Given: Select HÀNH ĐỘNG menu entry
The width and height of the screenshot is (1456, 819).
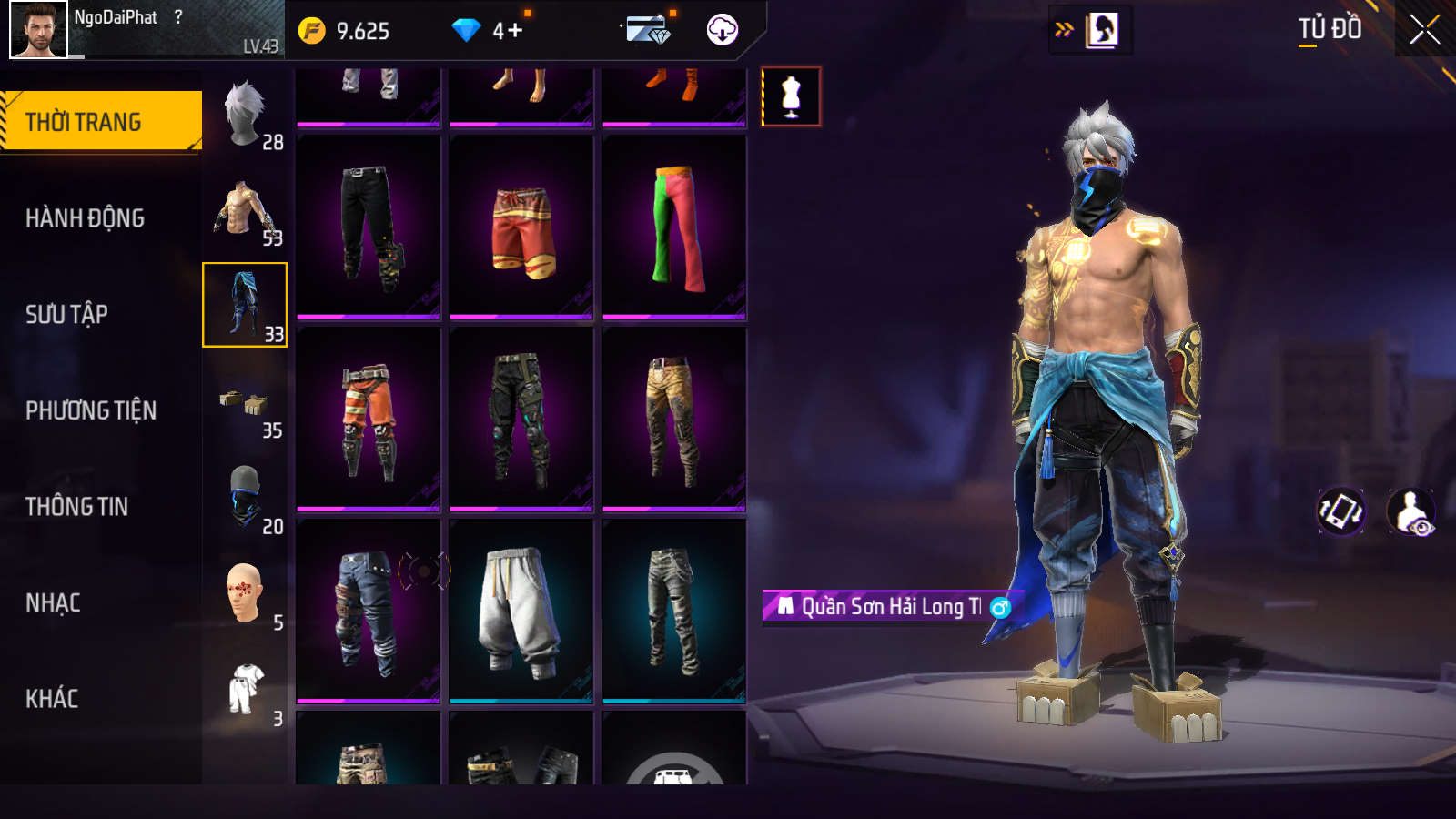Looking at the screenshot, I should (x=85, y=218).
